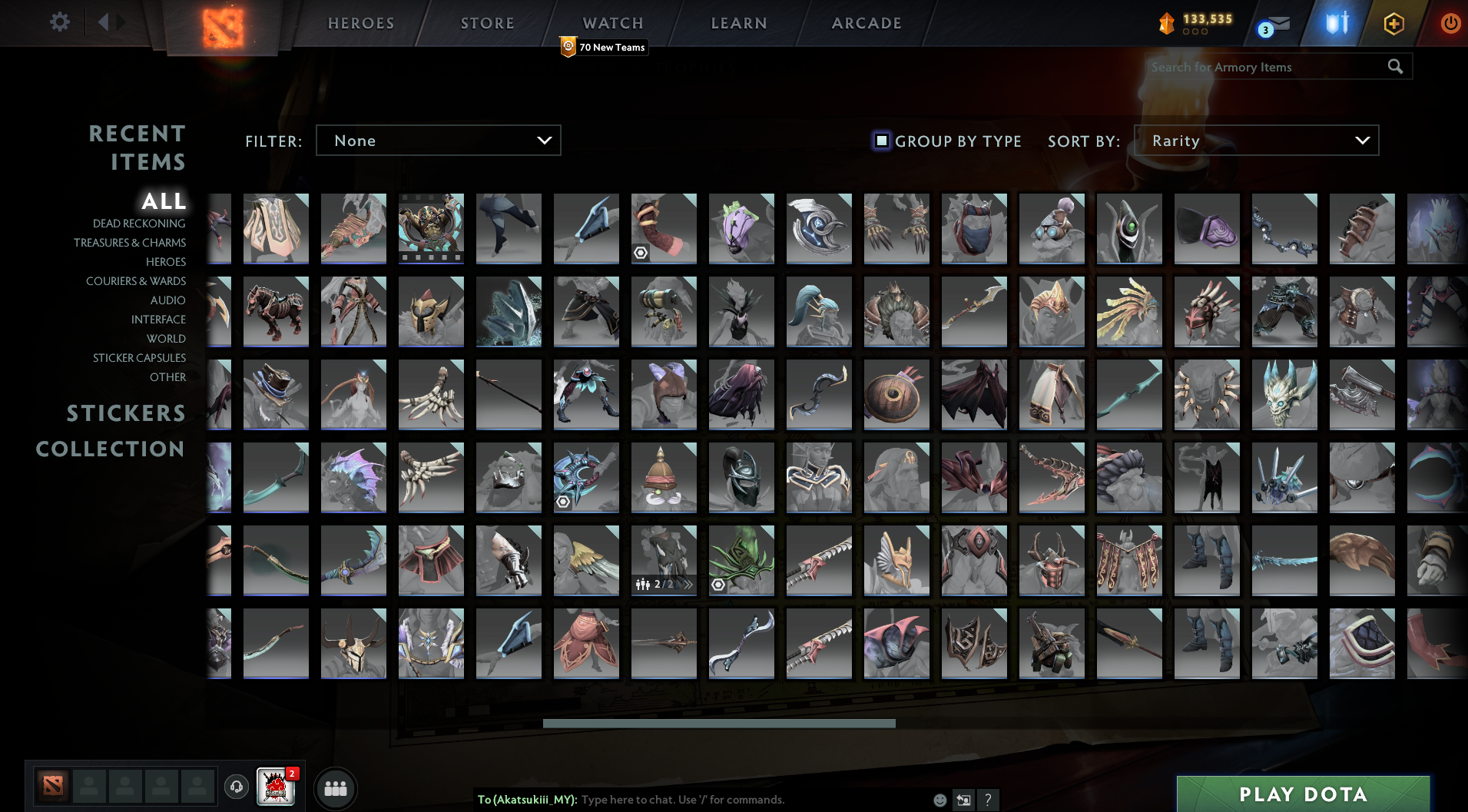Open the emoticon picker in chat

(939, 800)
